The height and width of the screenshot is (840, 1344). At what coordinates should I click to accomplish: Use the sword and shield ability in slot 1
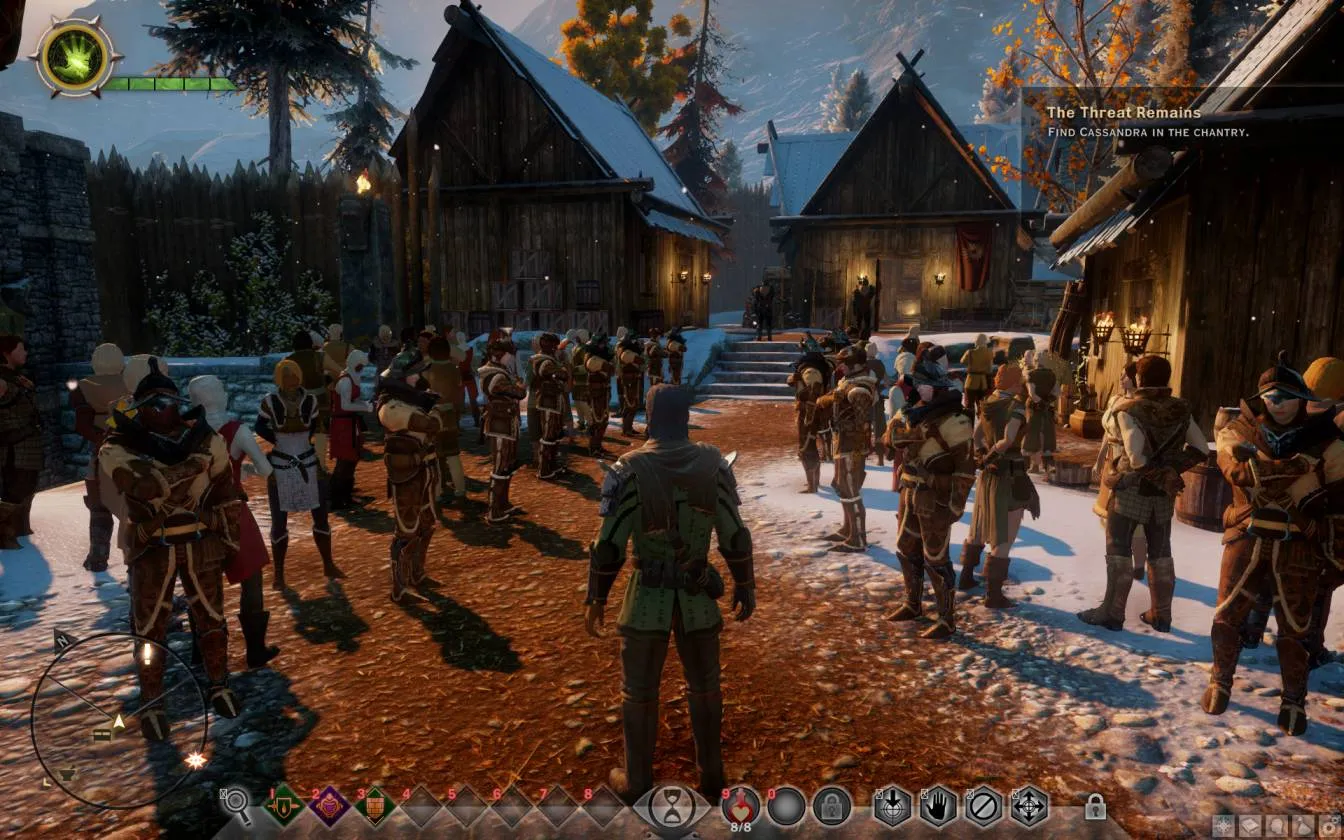coord(283,805)
